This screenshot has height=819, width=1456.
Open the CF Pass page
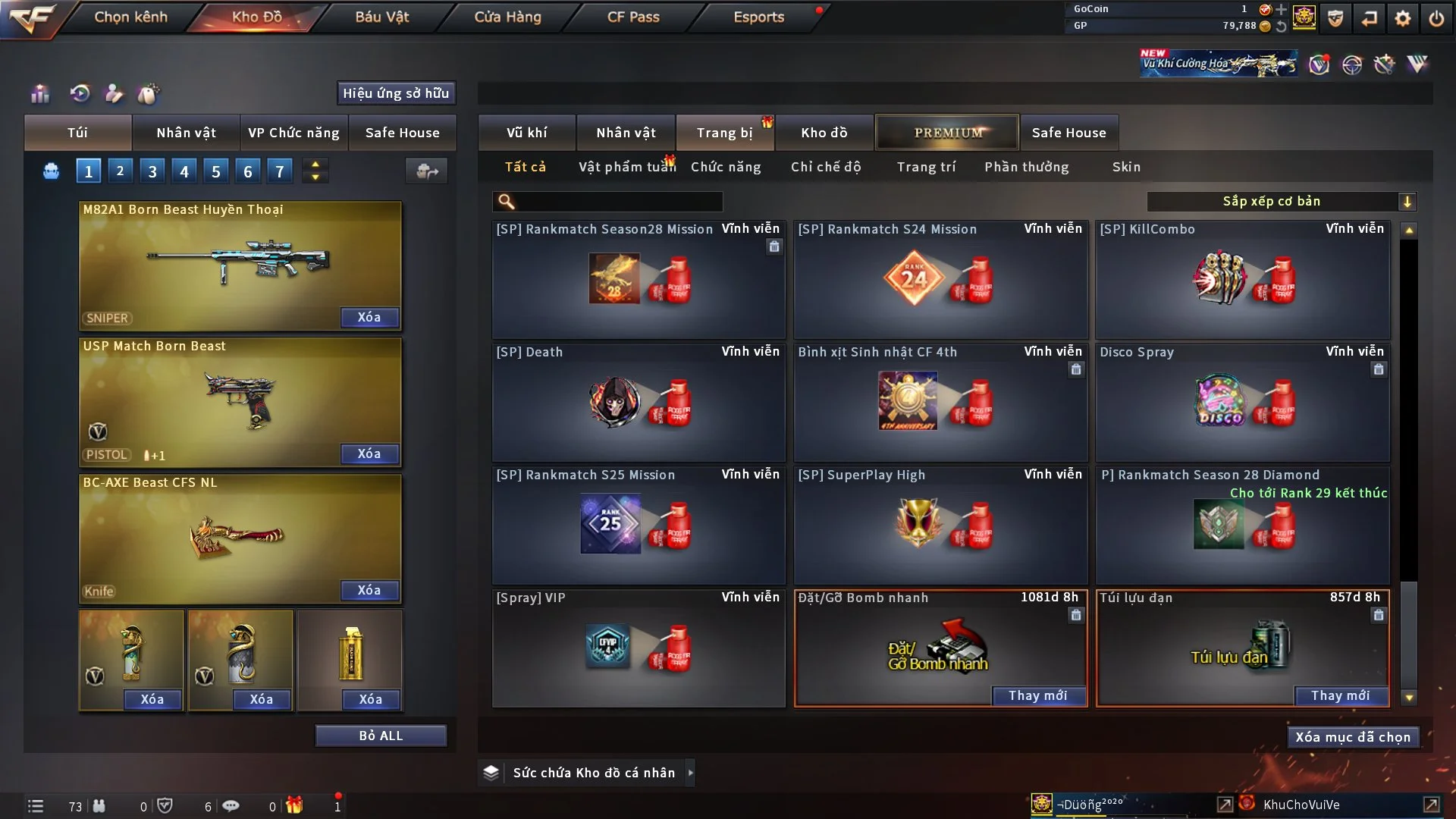click(633, 17)
